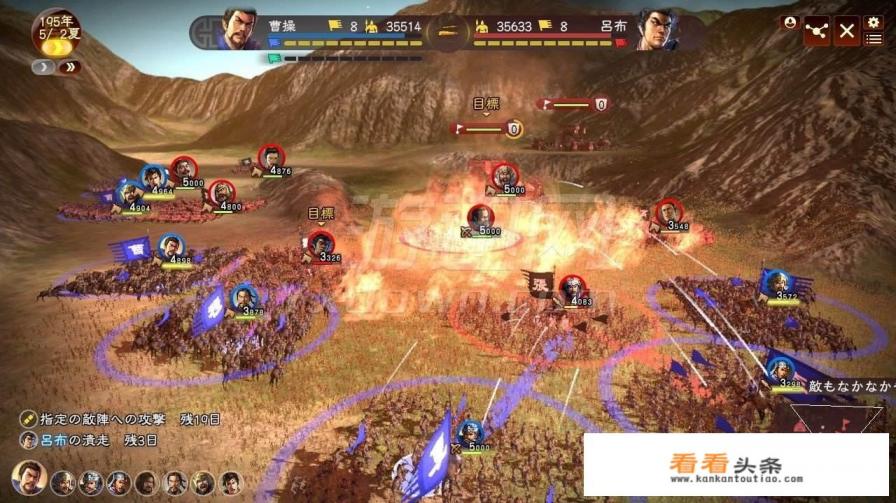The width and height of the screenshot is (896, 503).
Task: Switch to double-arrow fast-forward speed
Action: coord(70,68)
